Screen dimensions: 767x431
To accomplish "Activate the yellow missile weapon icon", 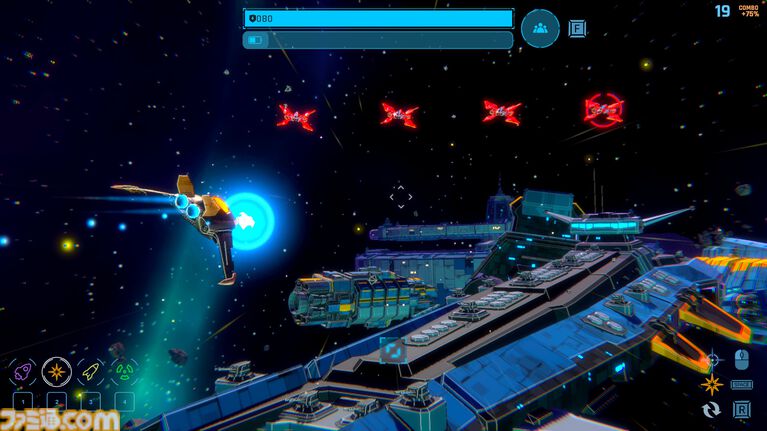I will tap(90, 372).
